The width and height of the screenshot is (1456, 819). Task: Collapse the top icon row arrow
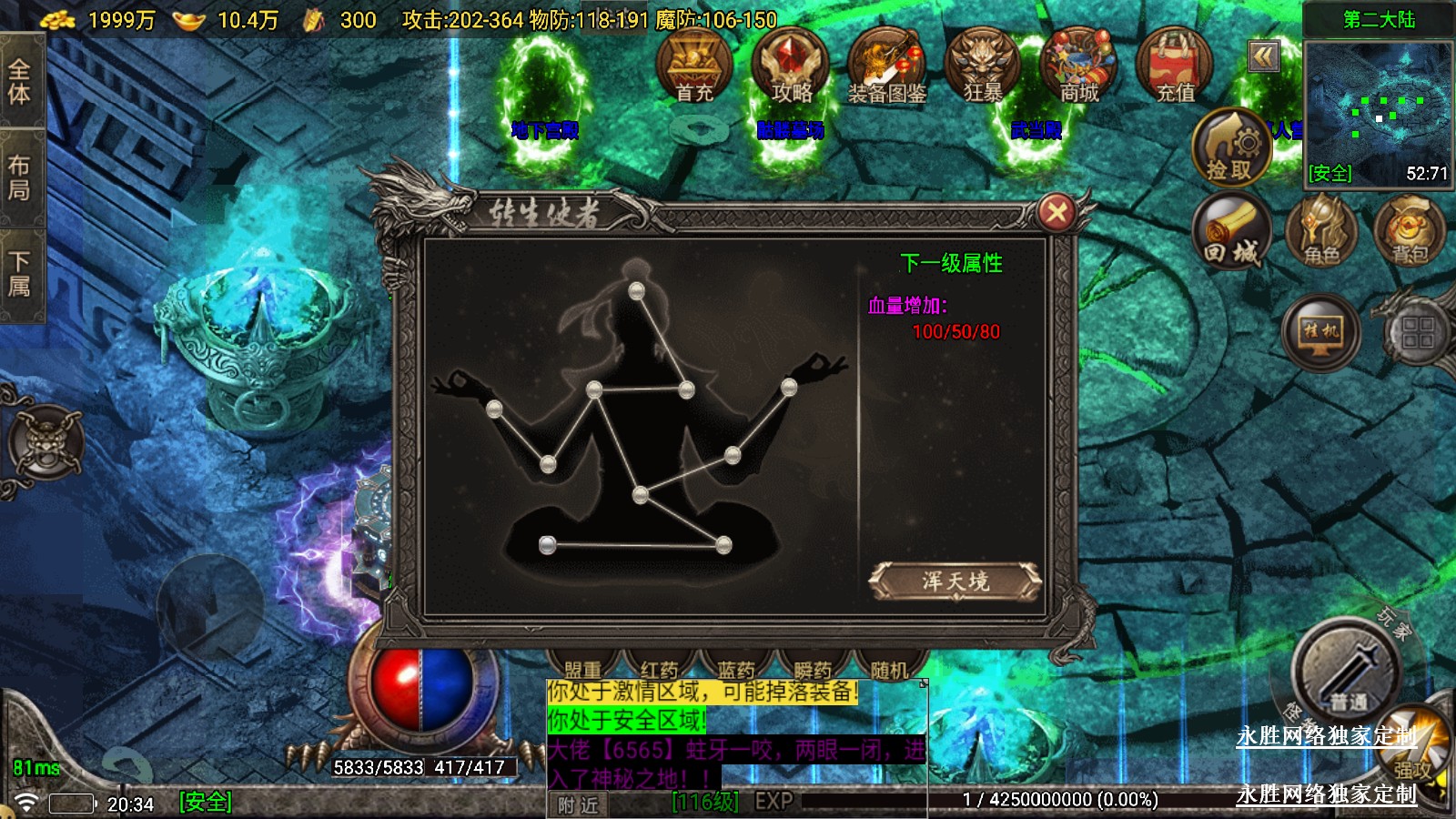1263,57
